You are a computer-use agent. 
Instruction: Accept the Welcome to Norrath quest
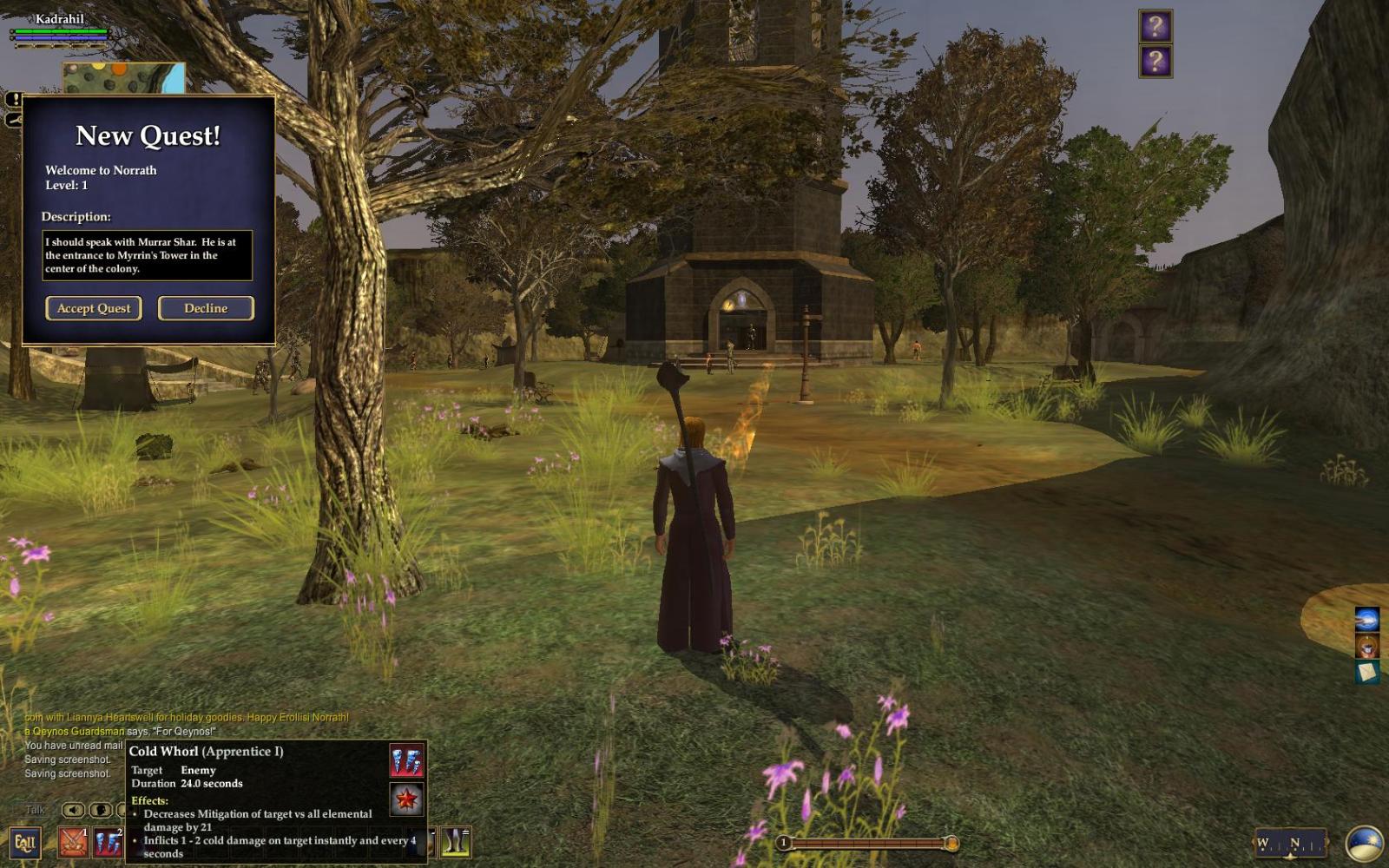94,308
